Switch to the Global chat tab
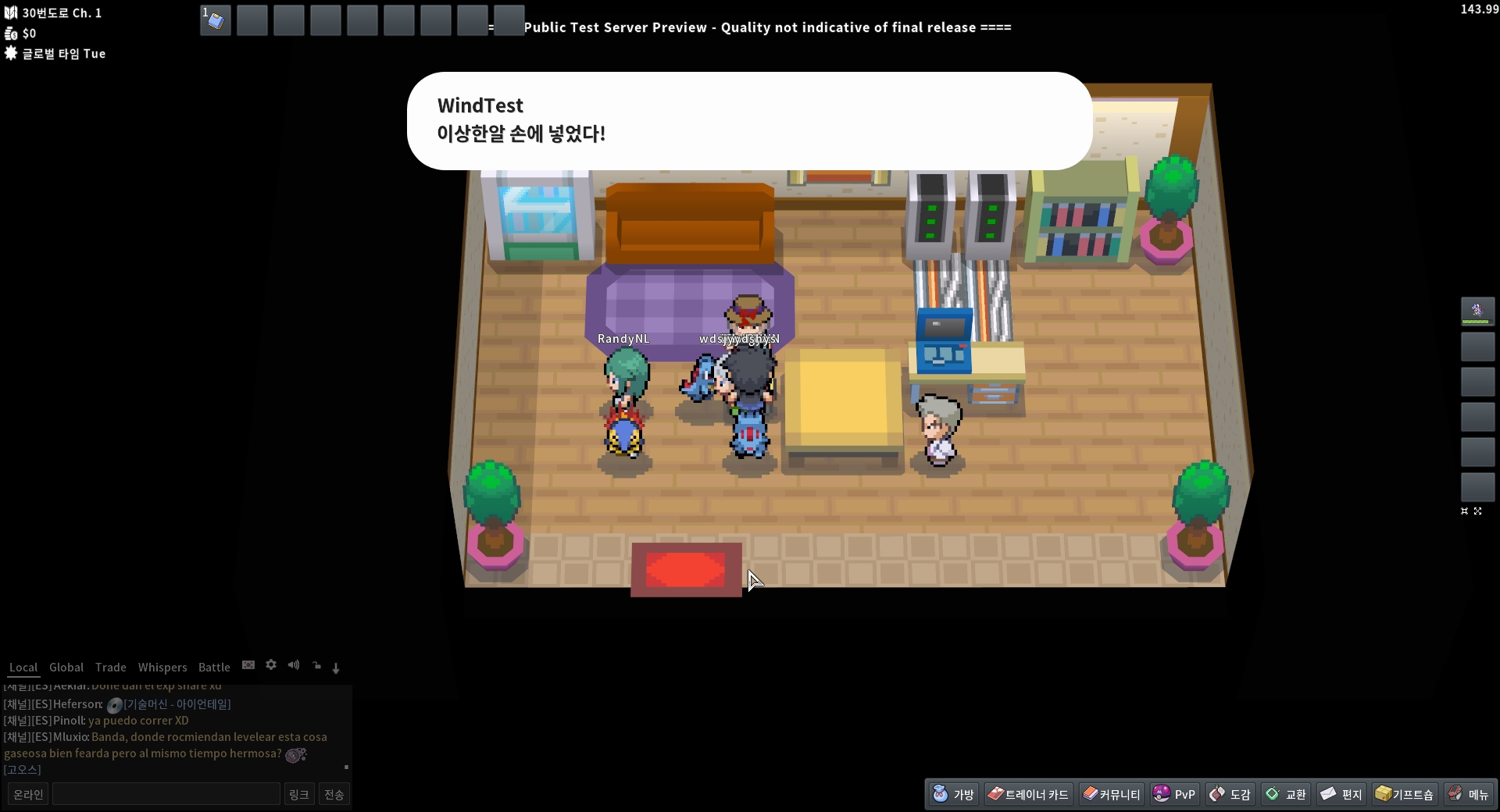 pyautogui.click(x=66, y=668)
